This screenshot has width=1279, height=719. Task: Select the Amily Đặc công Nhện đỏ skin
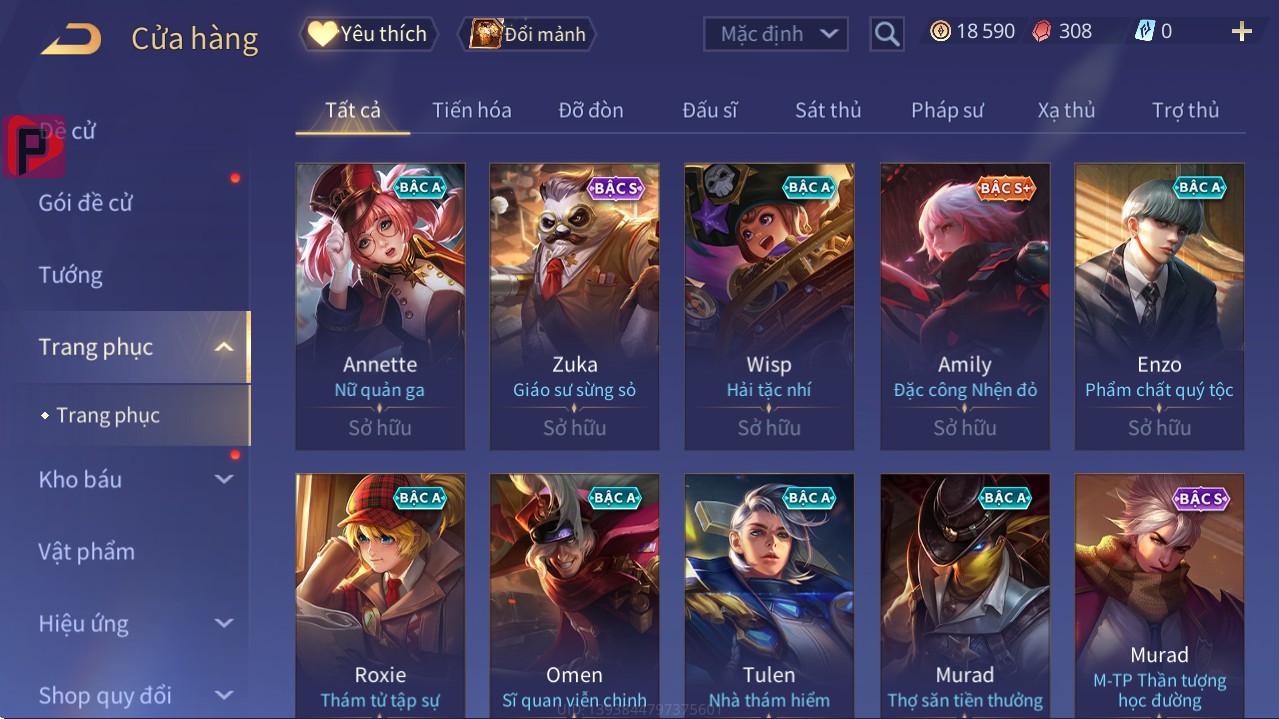(965, 305)
